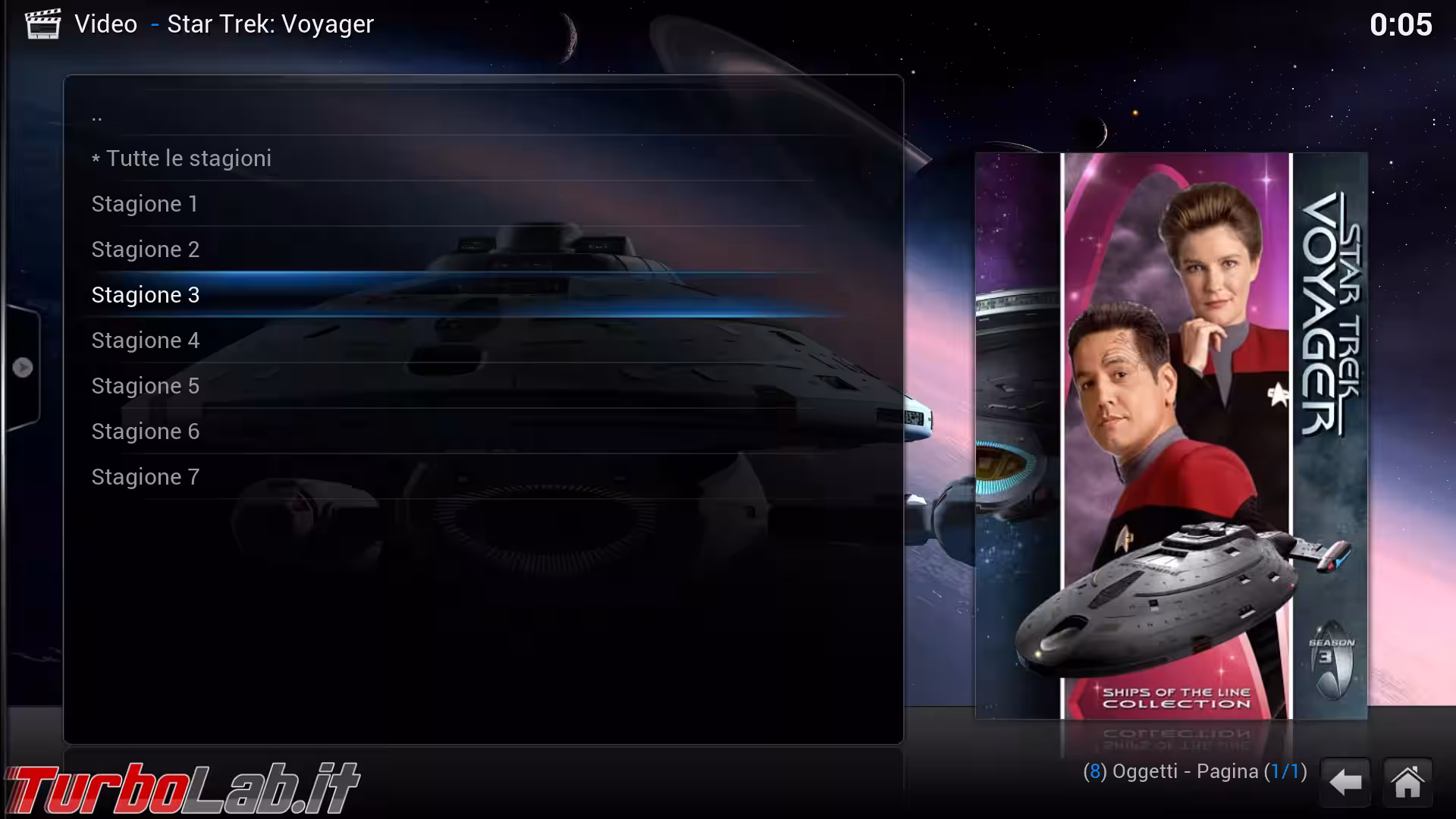
Task: Click the Star Trek: Voyager breadcrumb
Action: [x=268, y=24]
